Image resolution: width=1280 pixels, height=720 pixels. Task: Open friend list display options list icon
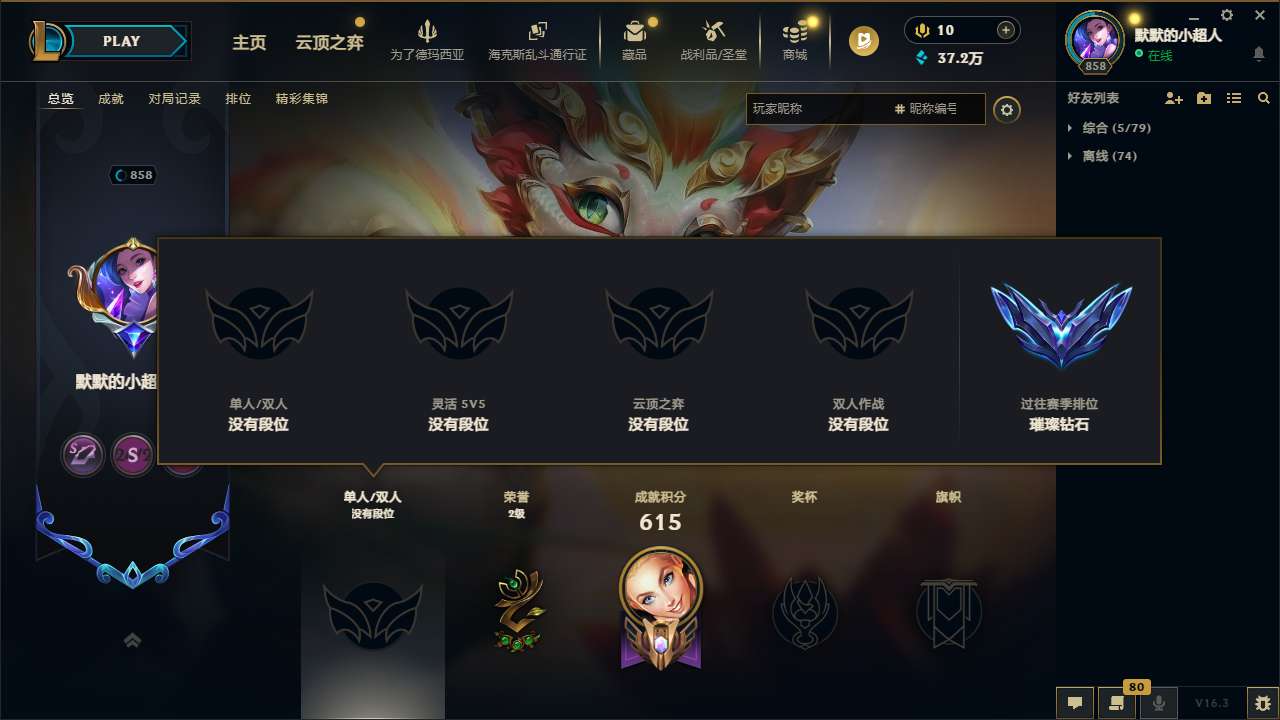(1233, 98)
